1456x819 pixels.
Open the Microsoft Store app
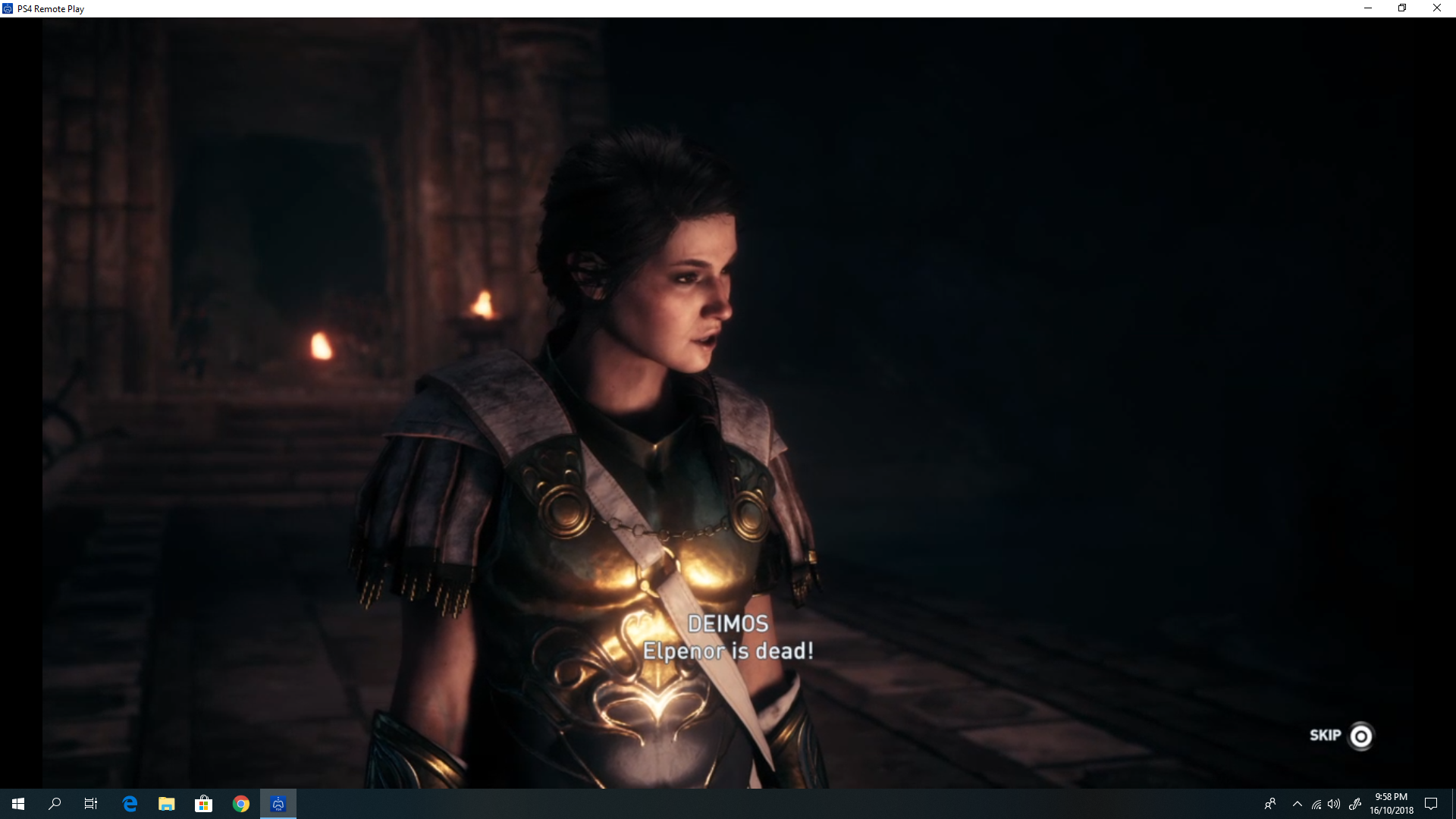[203, 803]
